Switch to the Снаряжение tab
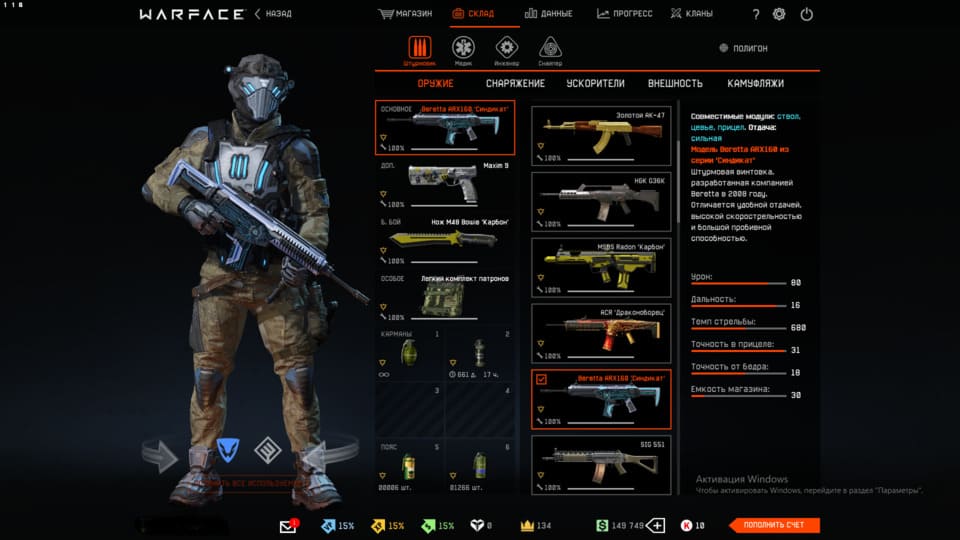The width and height of the screenshot is (960, 540). tap(515, 84)
